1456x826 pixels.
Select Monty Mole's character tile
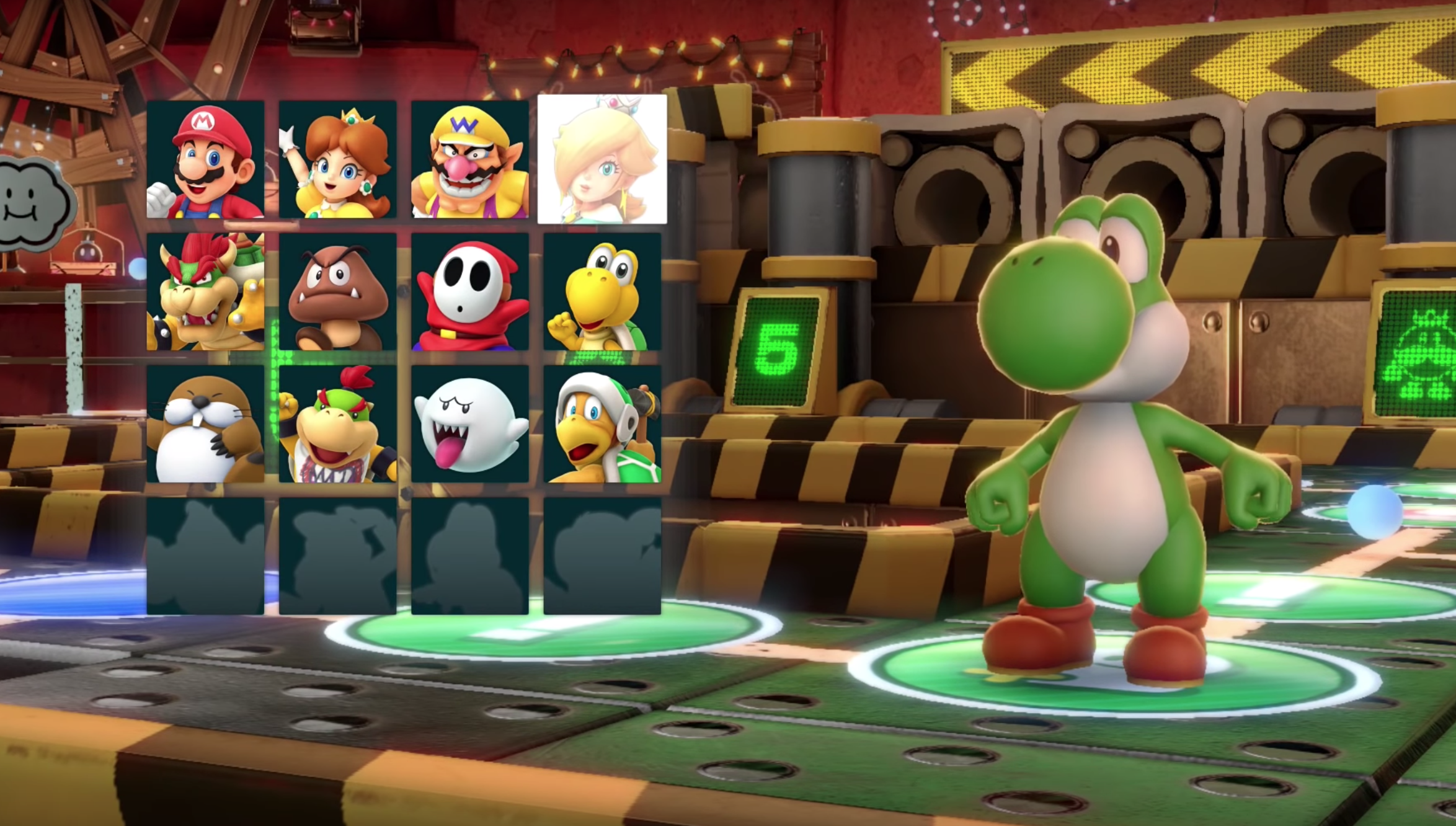point(205,424)
